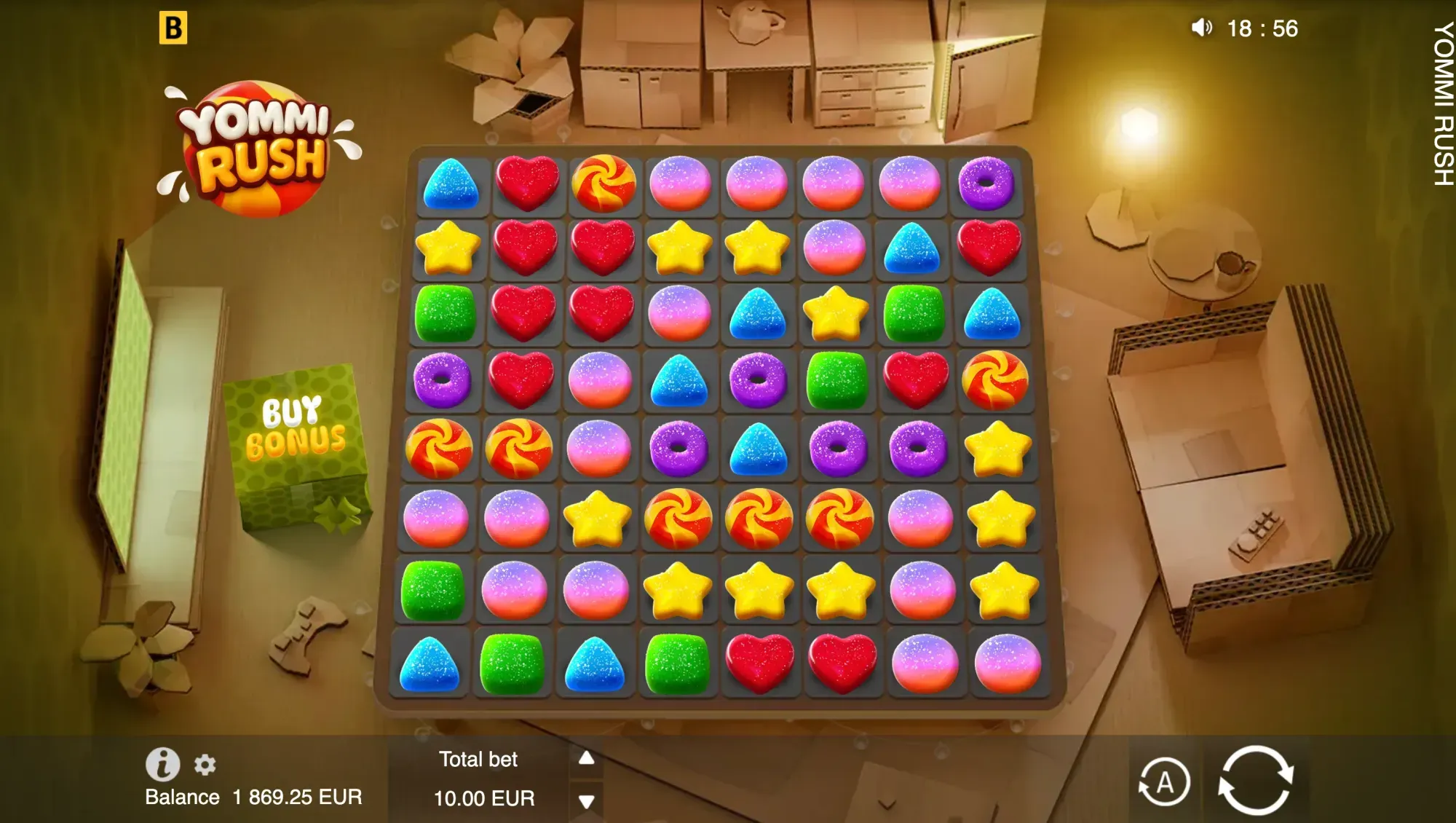Toggle sound with the speaker icon
This screenshot has height=823, width=1456.
click(1201, 28)
